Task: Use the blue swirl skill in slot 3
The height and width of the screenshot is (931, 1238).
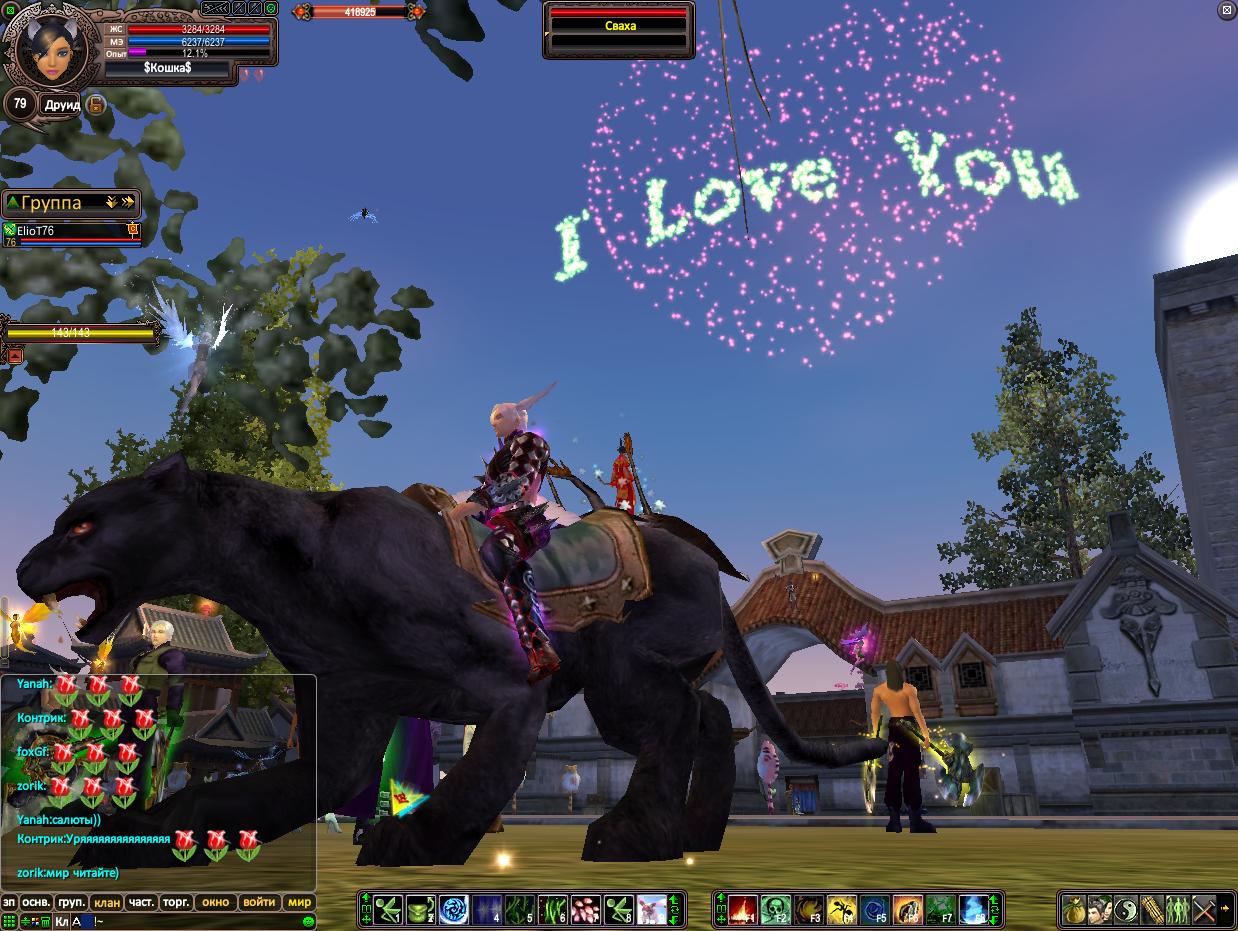Action: coord(453,909)
